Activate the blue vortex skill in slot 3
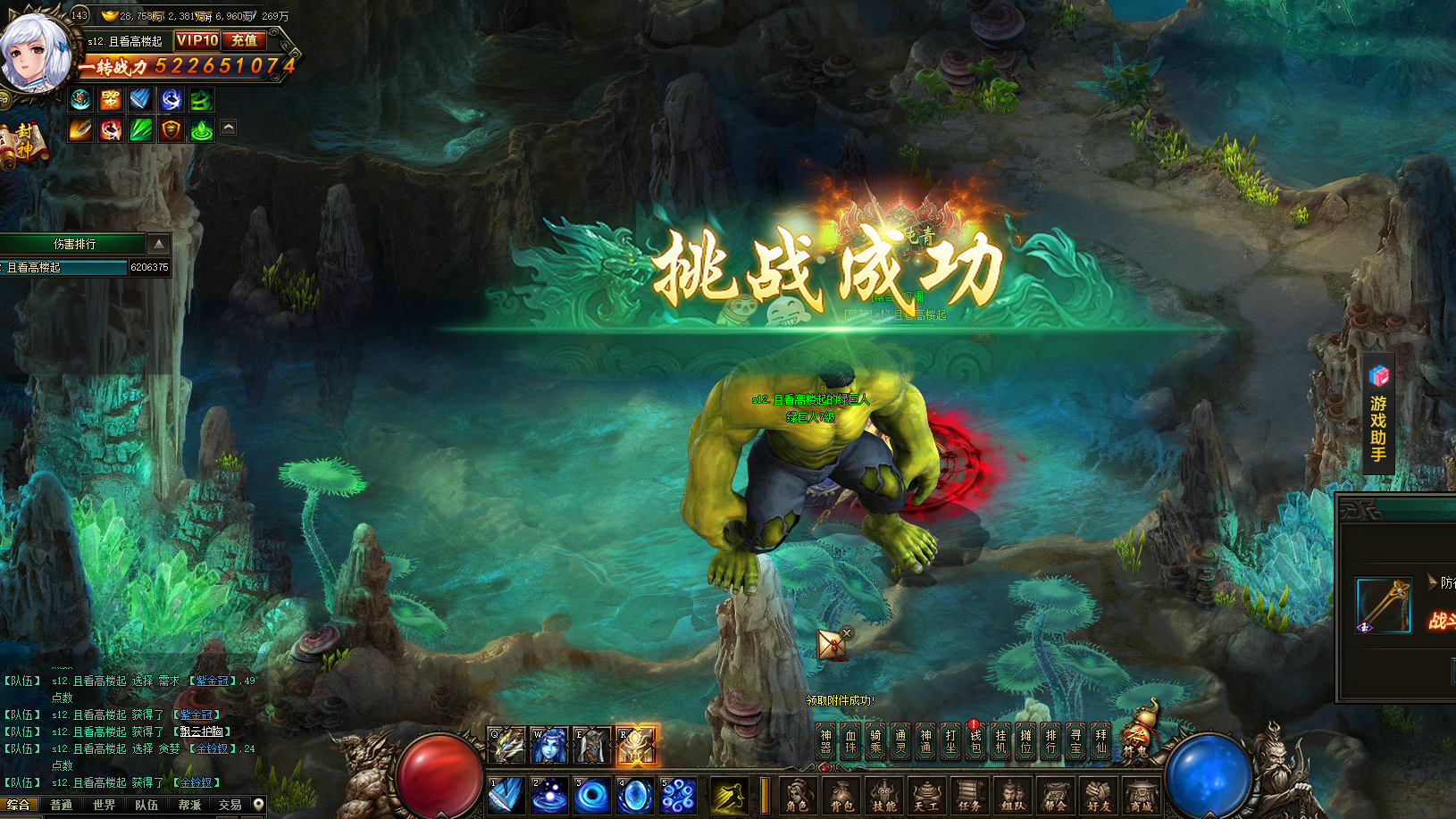This screenshot has width=1456, height=819. (591, 795)
